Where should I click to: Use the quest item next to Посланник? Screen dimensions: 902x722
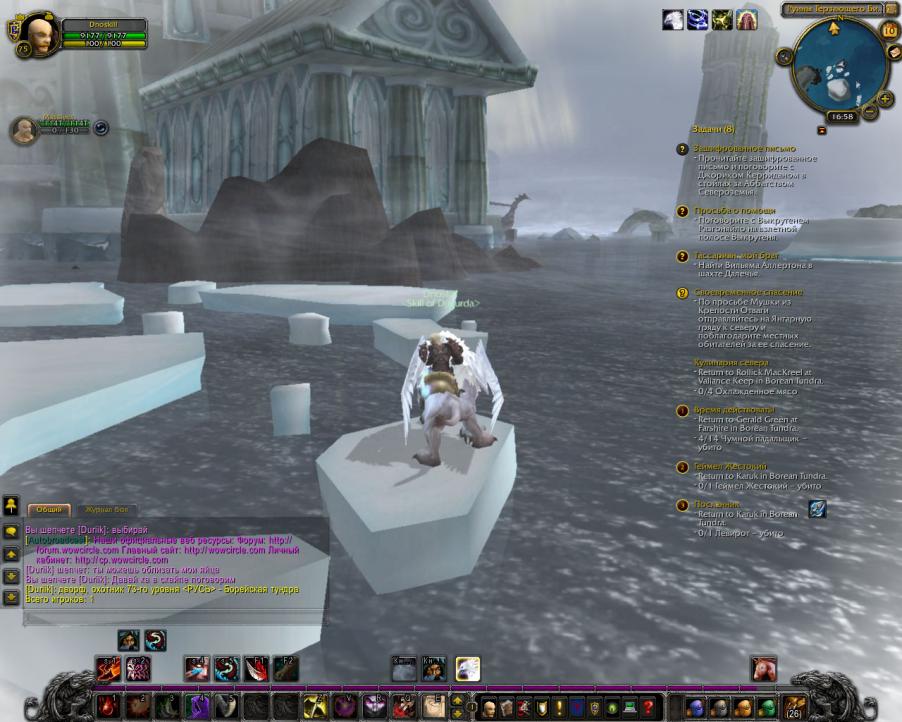point(817,509)
